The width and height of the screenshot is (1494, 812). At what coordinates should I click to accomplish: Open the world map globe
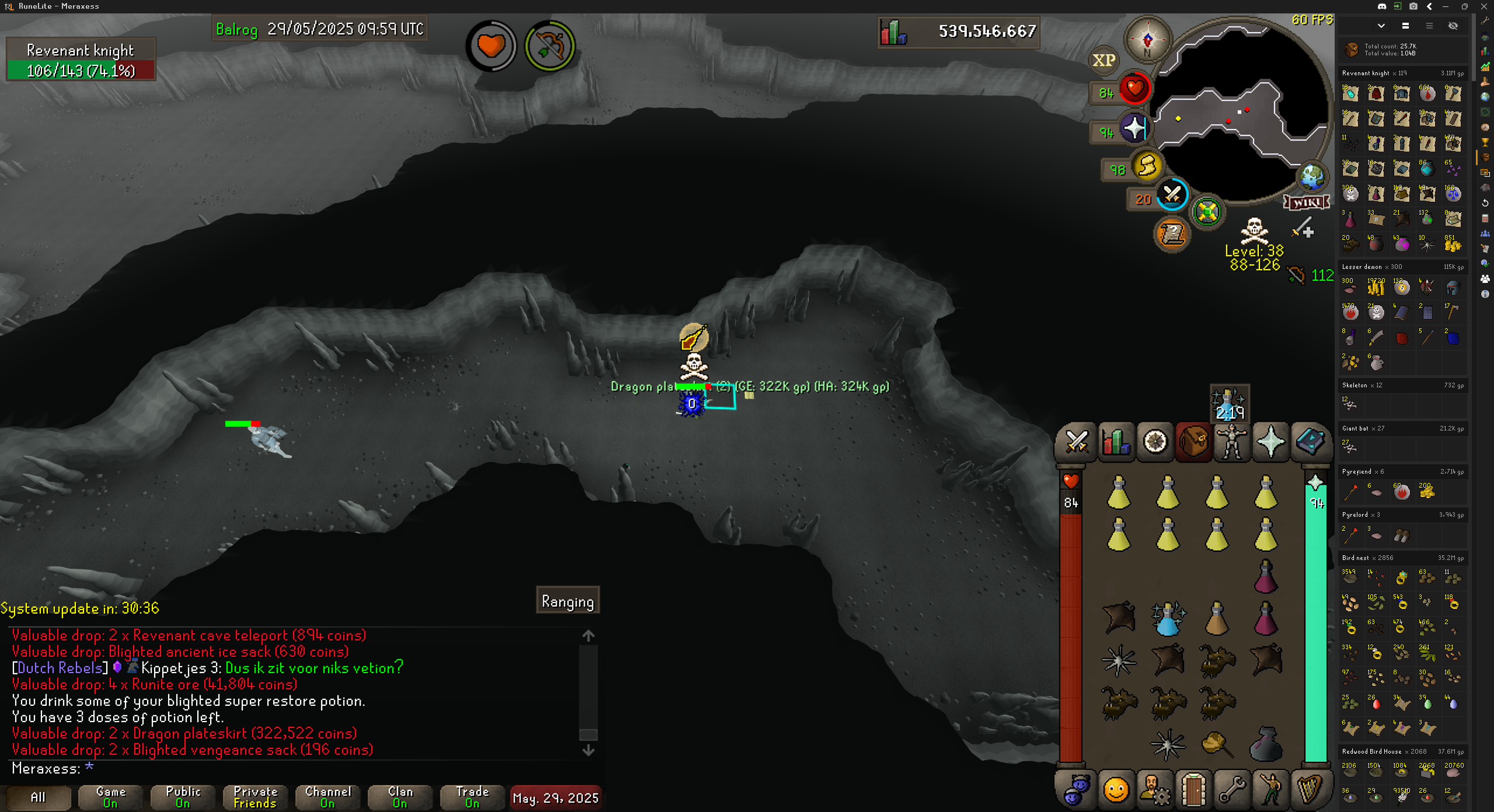1312,176
